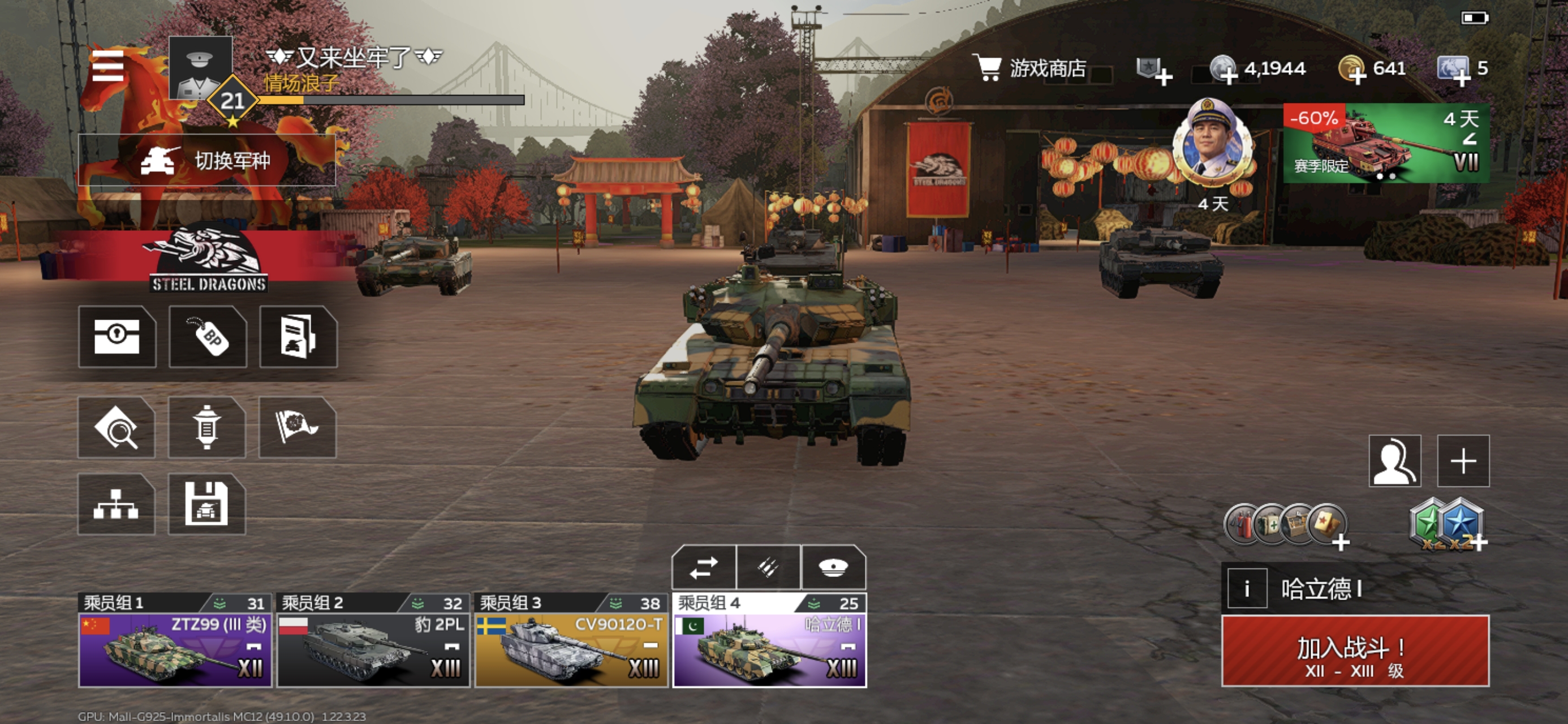
Task: Show 哈立德 I vehicle info button
Action: point(1247,589)
